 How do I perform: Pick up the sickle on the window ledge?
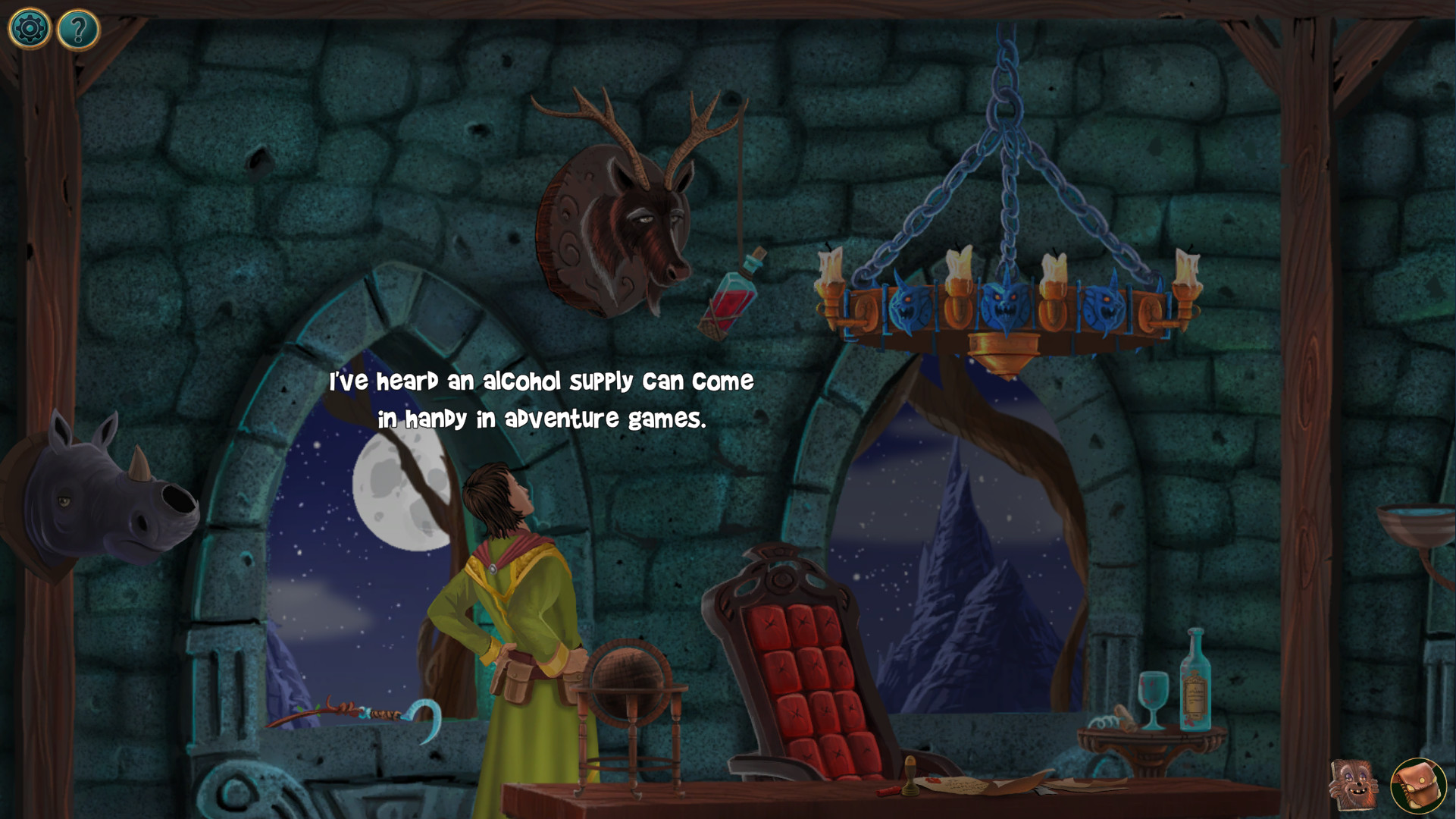(x=424, y=715)
